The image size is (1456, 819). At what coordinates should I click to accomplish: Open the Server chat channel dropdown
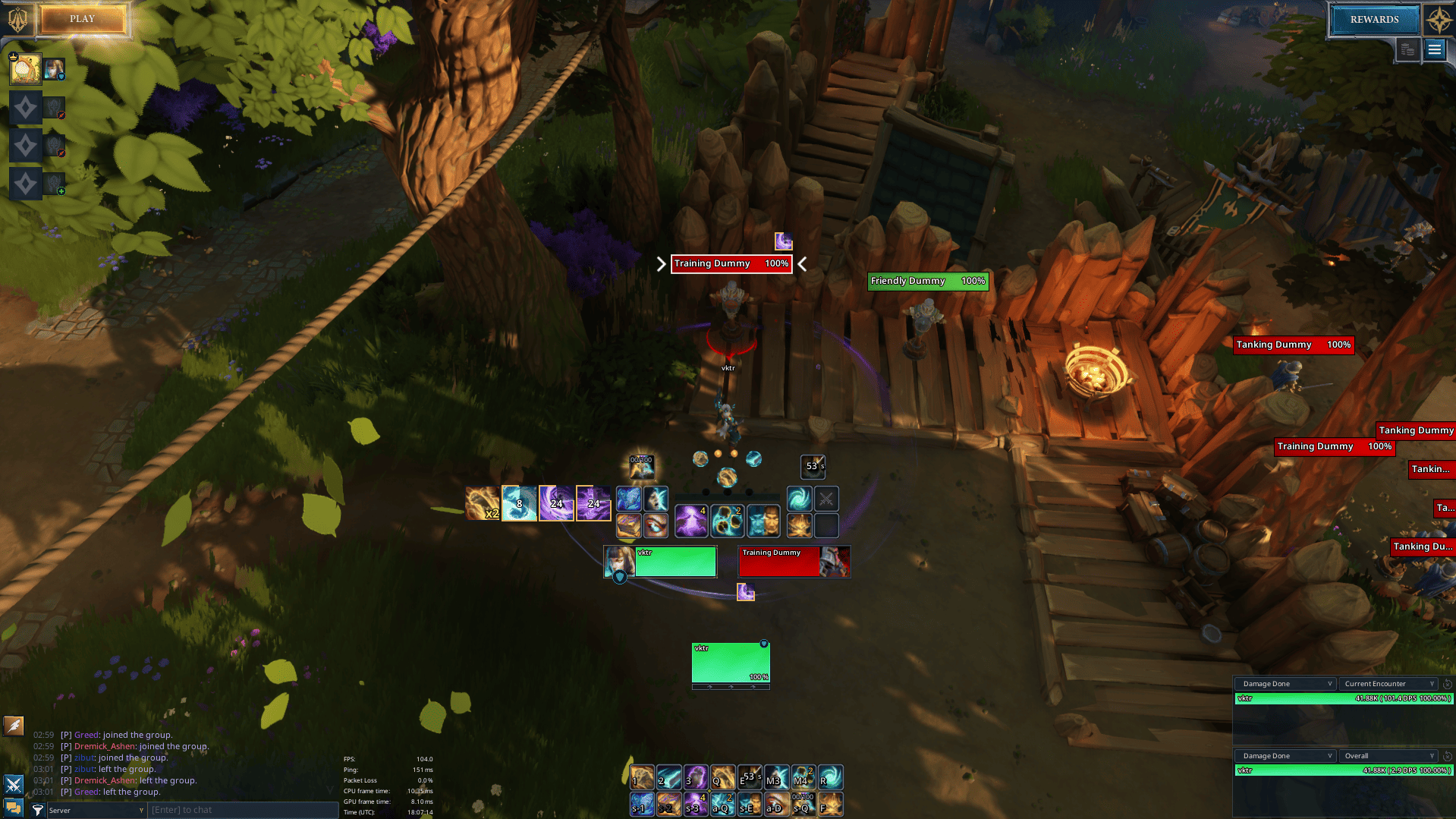[x=96, y=810]
